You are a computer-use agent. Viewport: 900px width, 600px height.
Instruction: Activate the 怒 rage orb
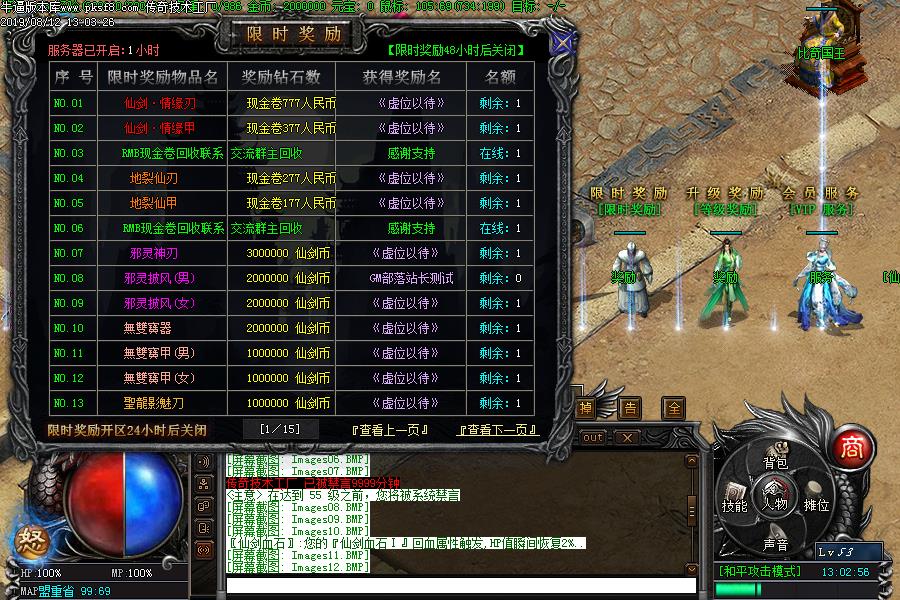click(28, 542)
